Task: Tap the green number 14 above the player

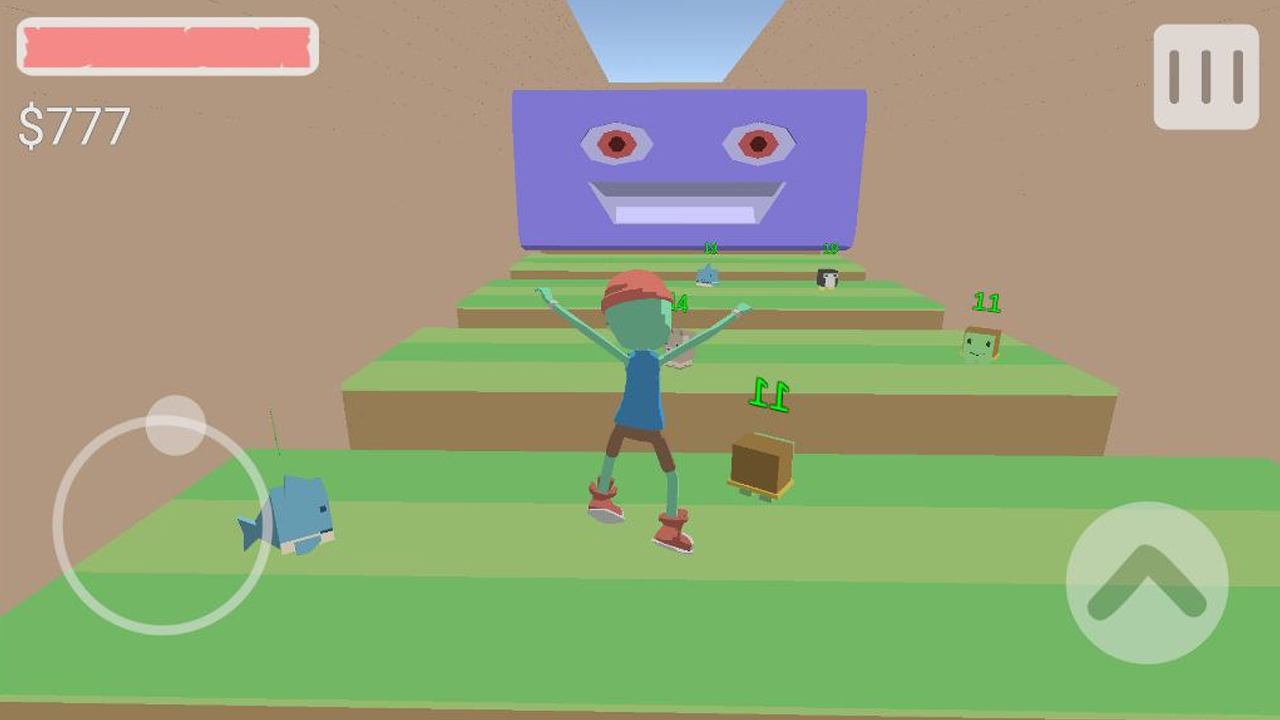Action: 678,301
